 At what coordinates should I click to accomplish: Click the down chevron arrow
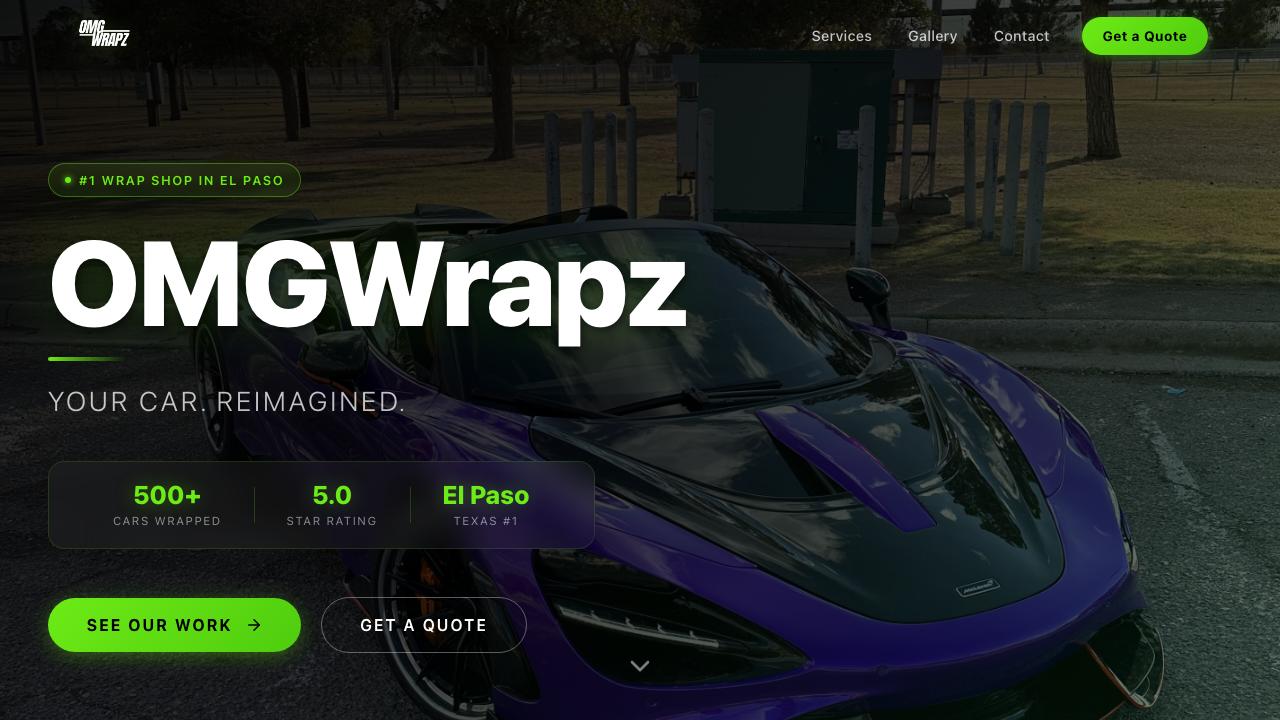point(640,666)
